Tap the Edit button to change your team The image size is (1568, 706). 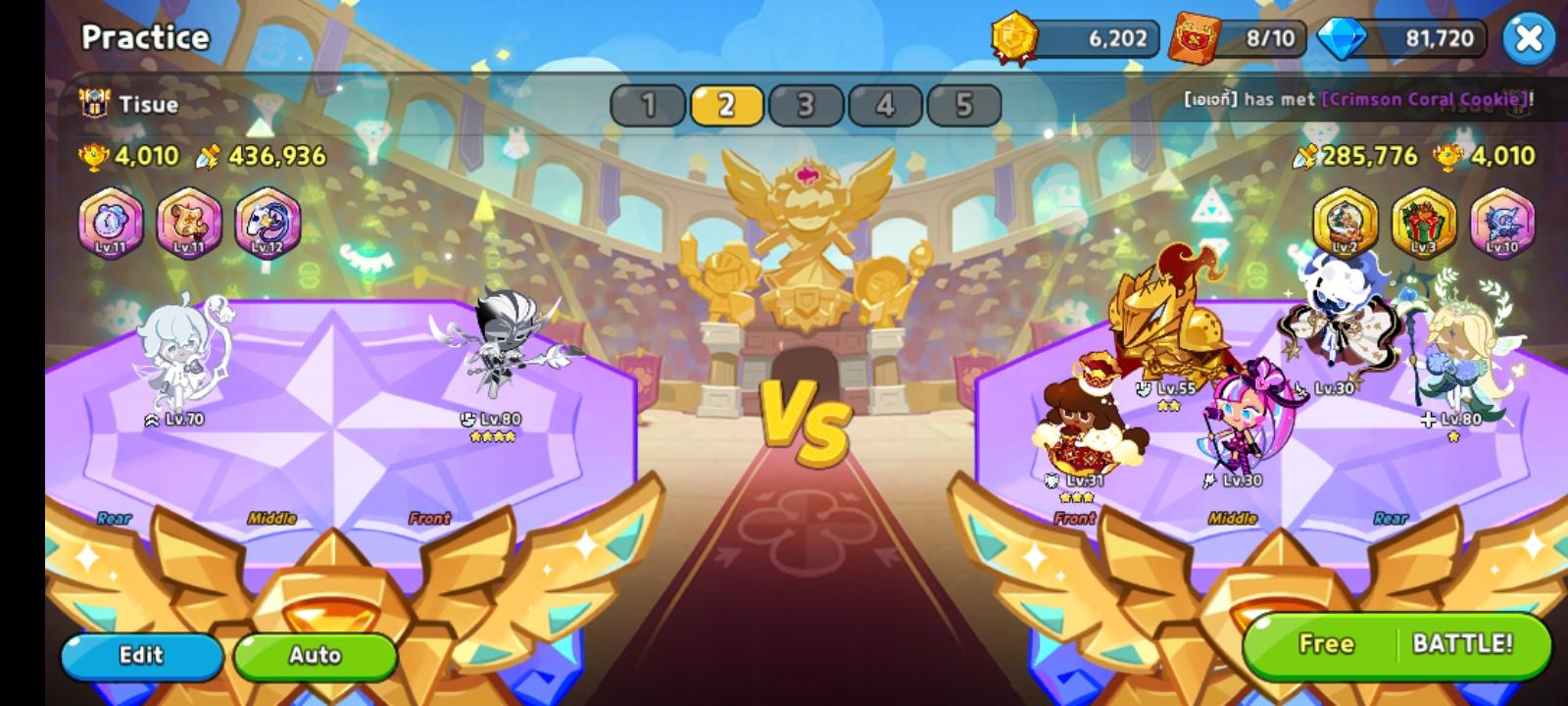click(141, 655)
